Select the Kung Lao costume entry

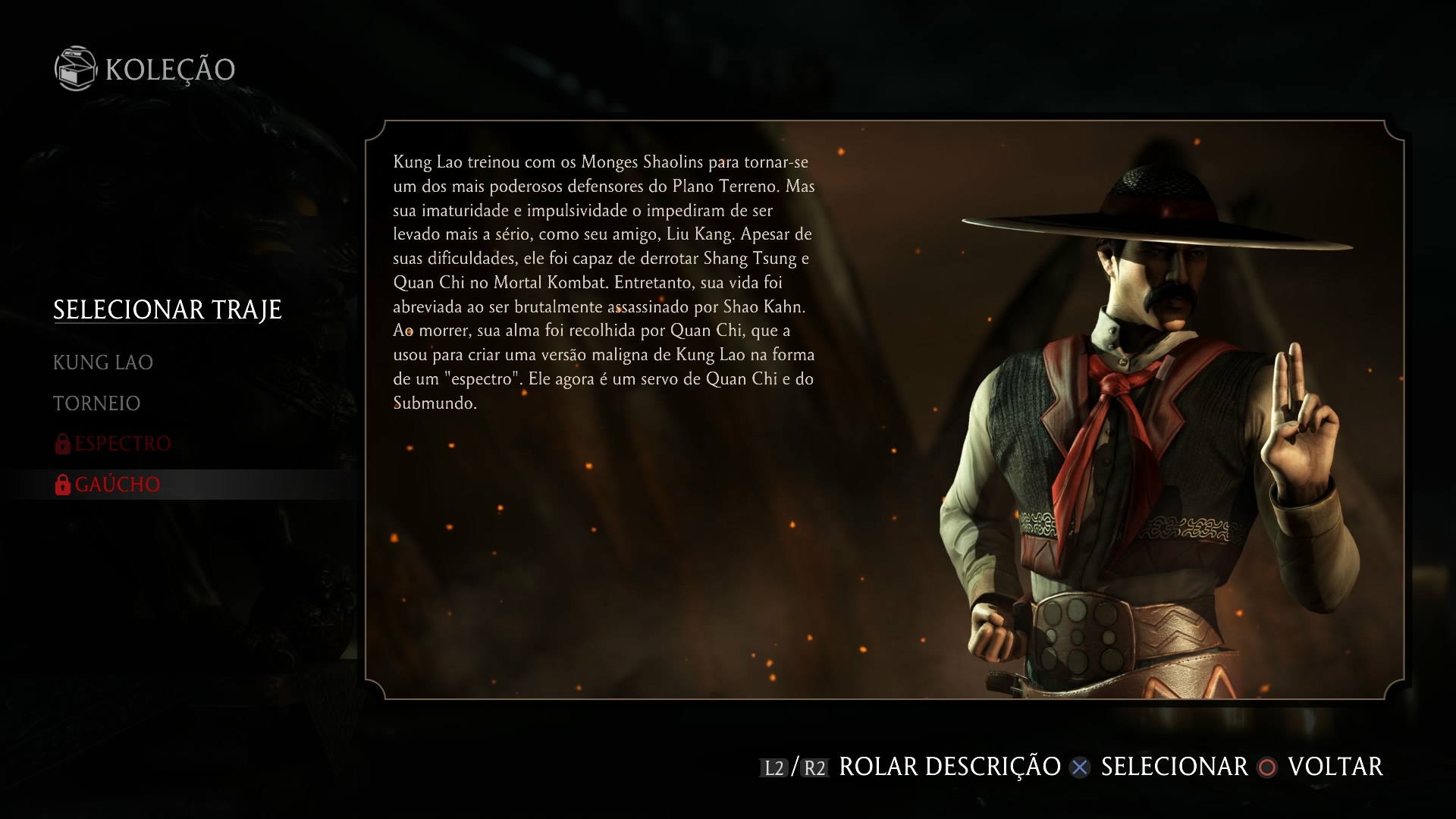[103, 362]
